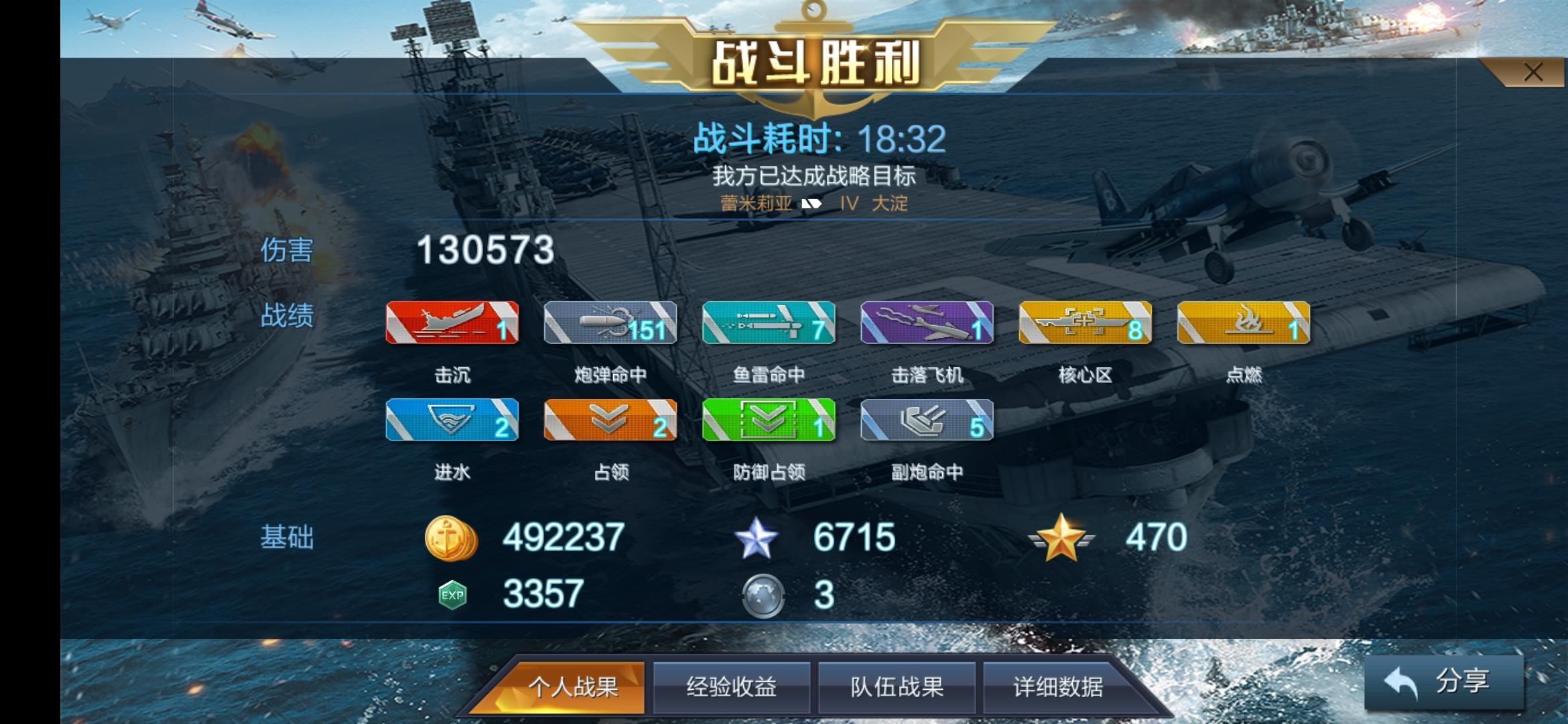Click the 炮弹命中 shell hits icon
The width and height of the screenshot is (1568, 724).
coord(610,324)
